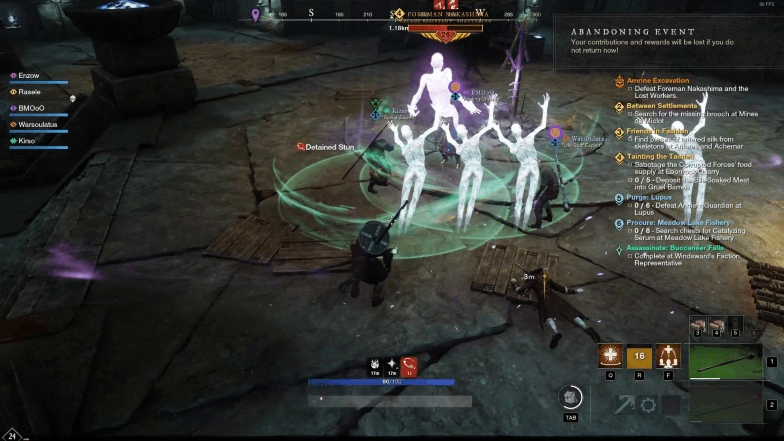Viewport: 784px width, 441px height.
Task: Select the Tainting the Tainted quest
Action: [662, 157]
